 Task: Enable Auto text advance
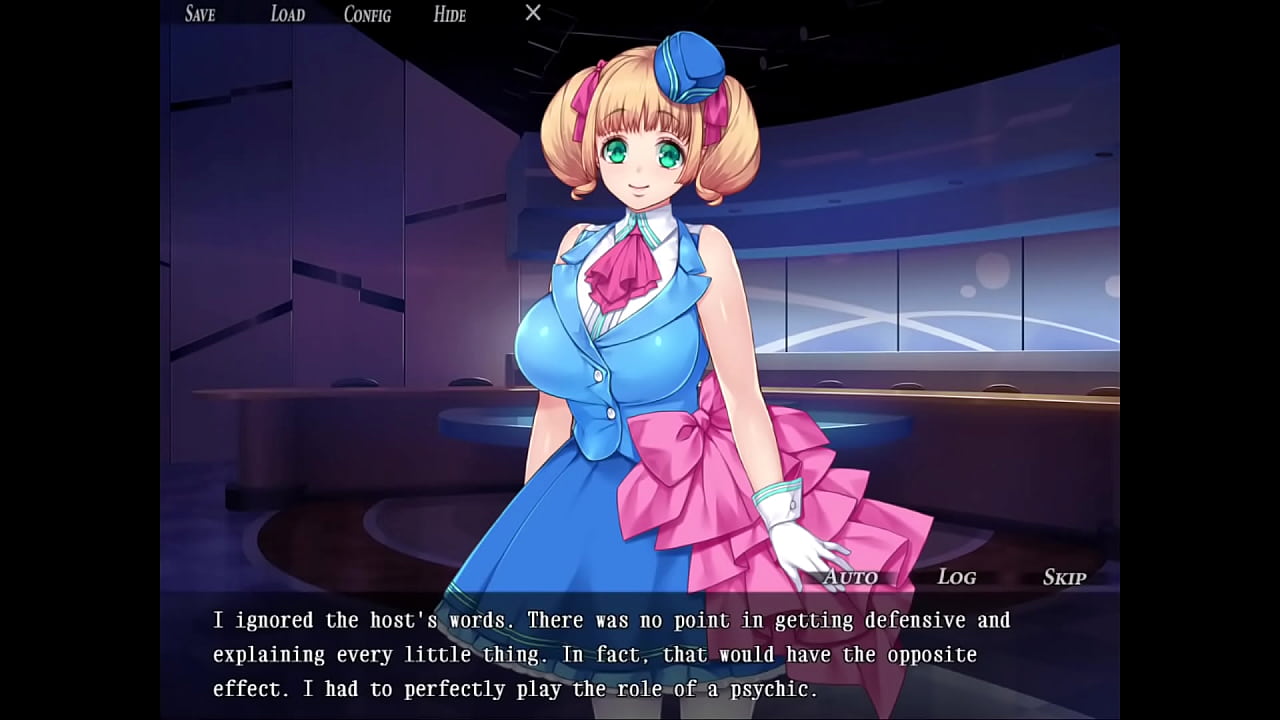[x=850, y=577]
